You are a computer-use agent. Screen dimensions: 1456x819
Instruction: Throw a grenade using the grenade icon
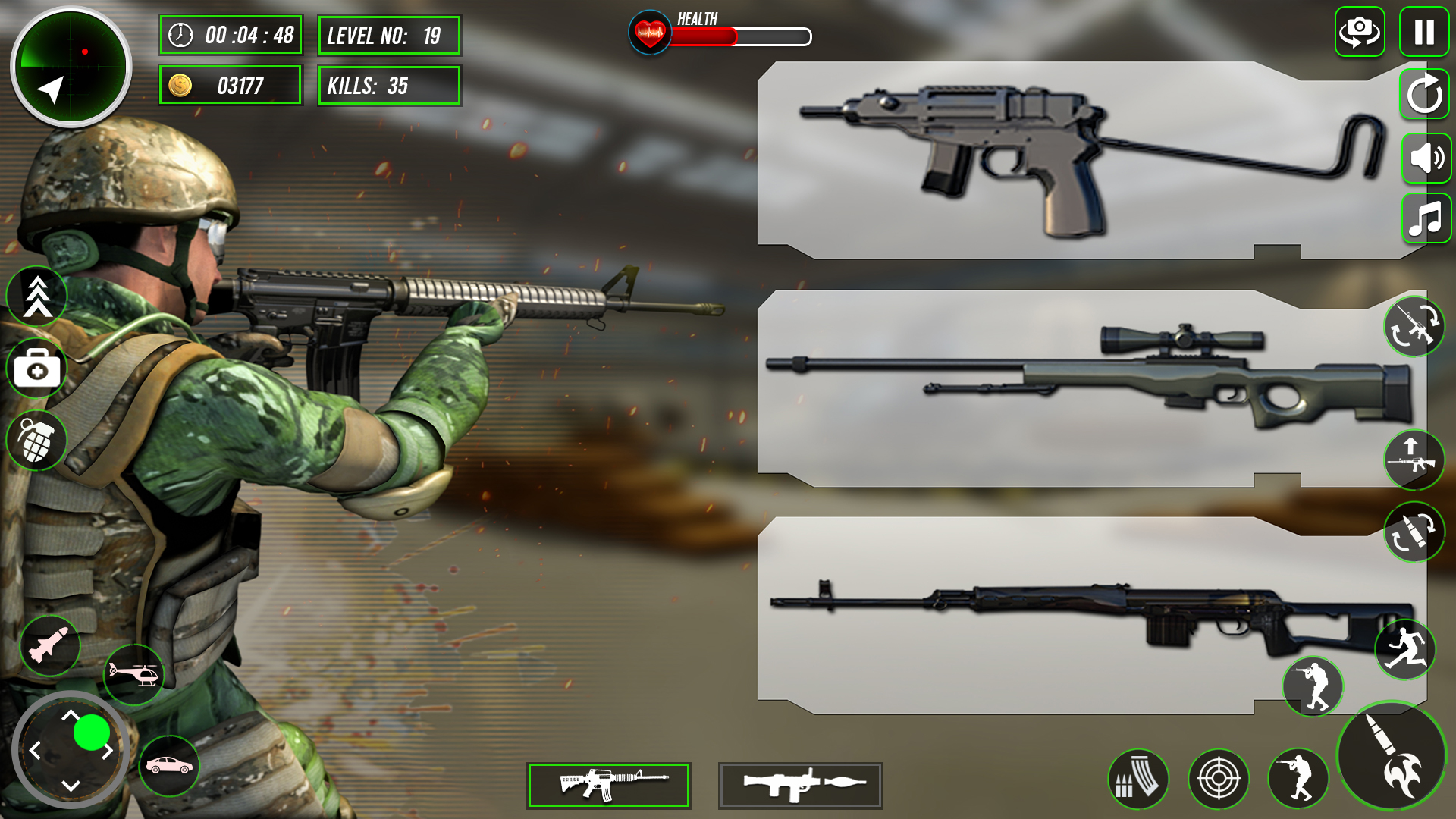tap(36, 440)
